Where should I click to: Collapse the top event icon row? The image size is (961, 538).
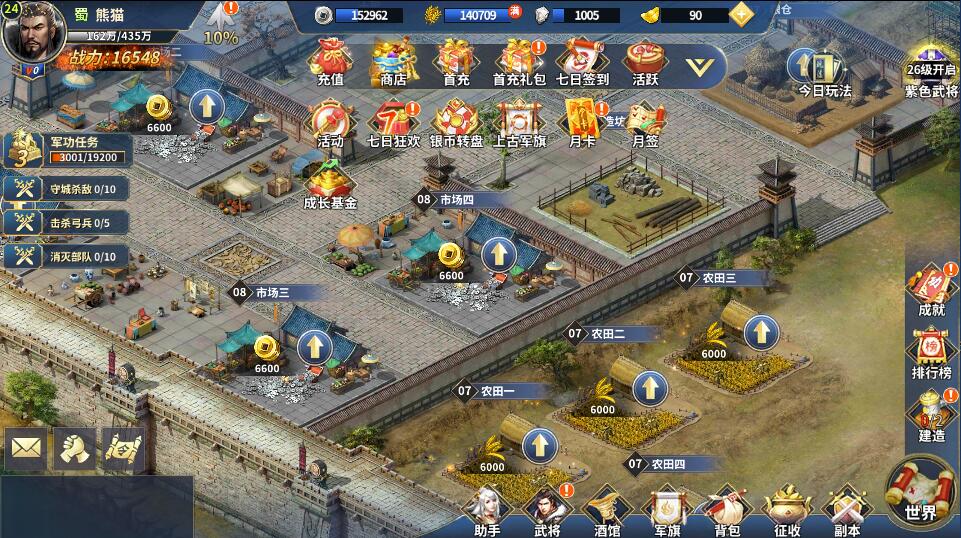coord(706,65)
